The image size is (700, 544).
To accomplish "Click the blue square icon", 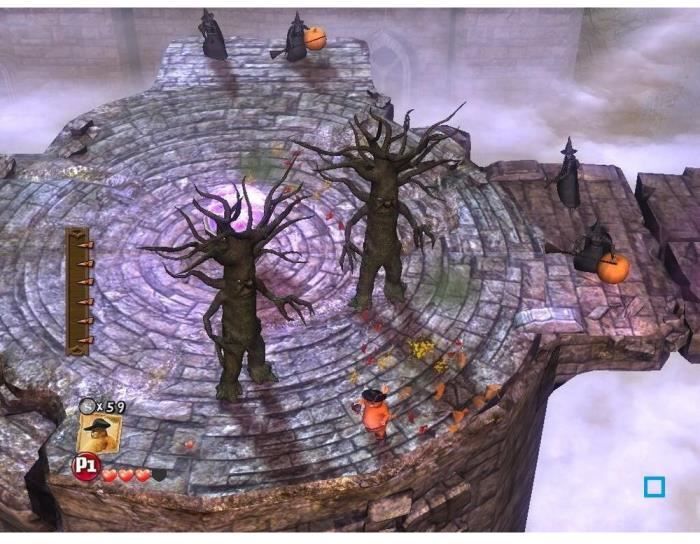I will pos(654,487).
